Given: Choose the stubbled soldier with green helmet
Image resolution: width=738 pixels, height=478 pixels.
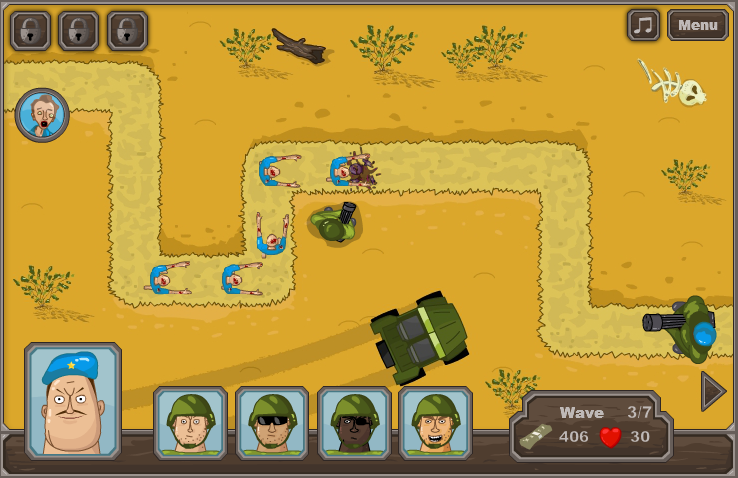Looking at the screenshot, I should coord(190,422).
